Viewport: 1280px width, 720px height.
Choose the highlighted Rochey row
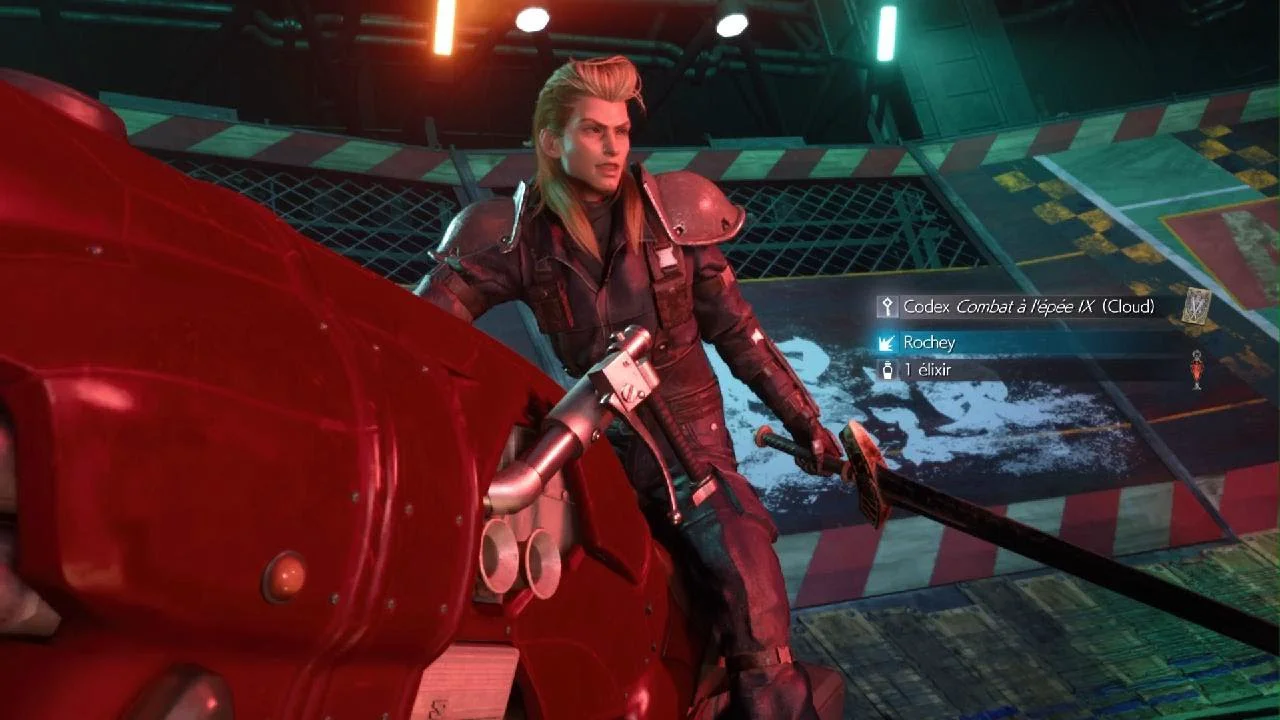[1028, 342]
